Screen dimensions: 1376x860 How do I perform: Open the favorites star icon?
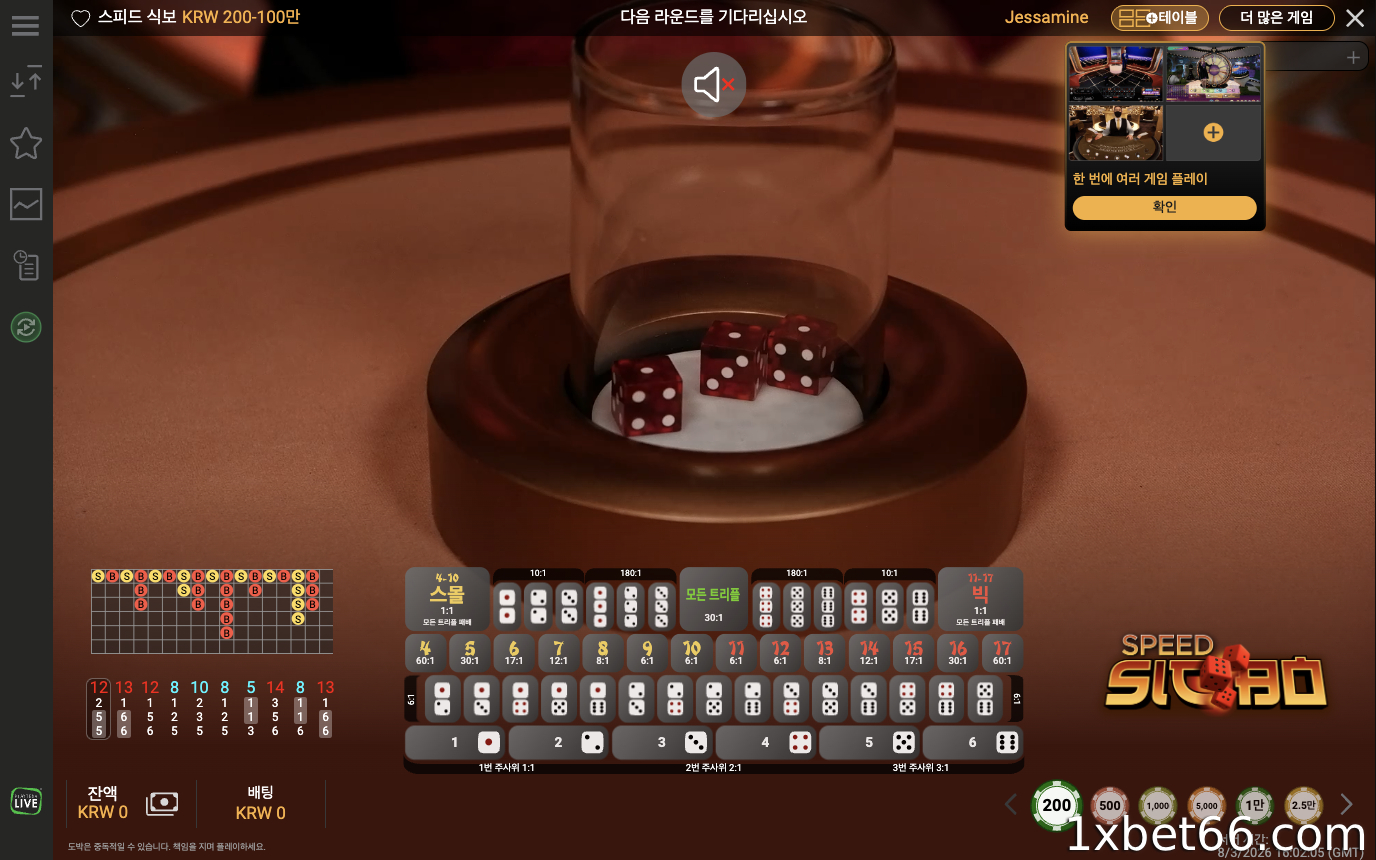tap(25, 144)
